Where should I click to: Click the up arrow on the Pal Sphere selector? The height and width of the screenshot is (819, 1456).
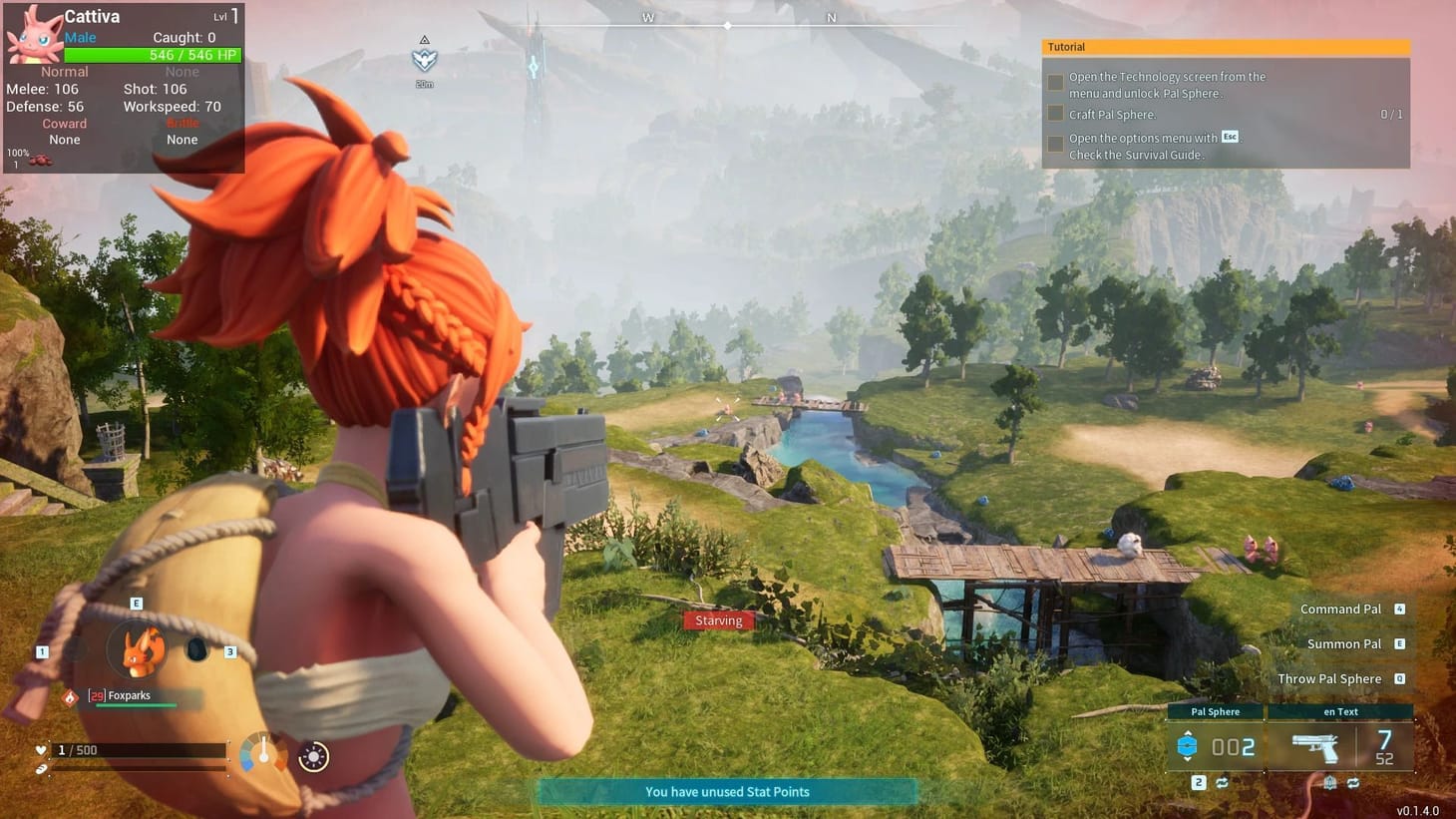1187,733
